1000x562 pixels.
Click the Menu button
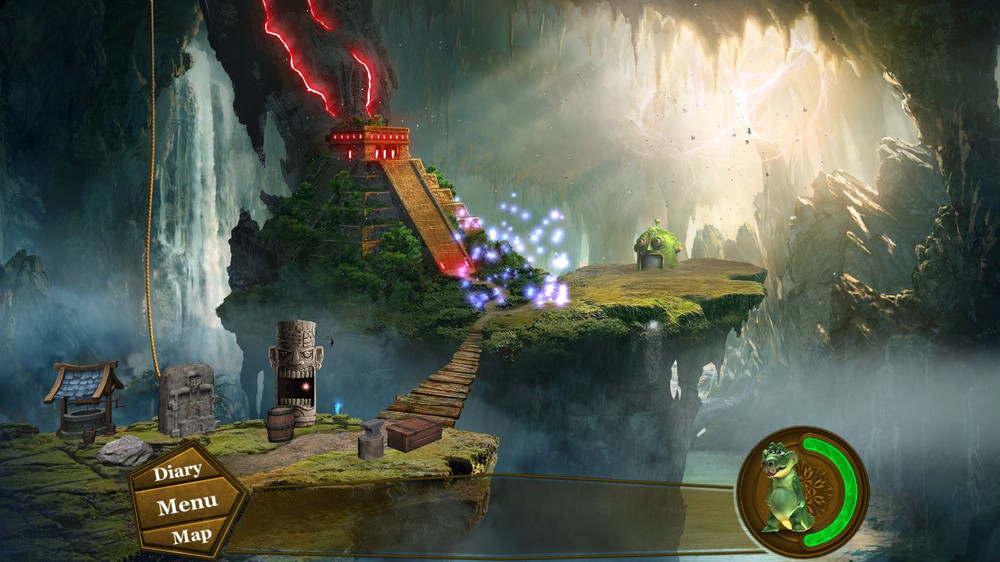187,505
